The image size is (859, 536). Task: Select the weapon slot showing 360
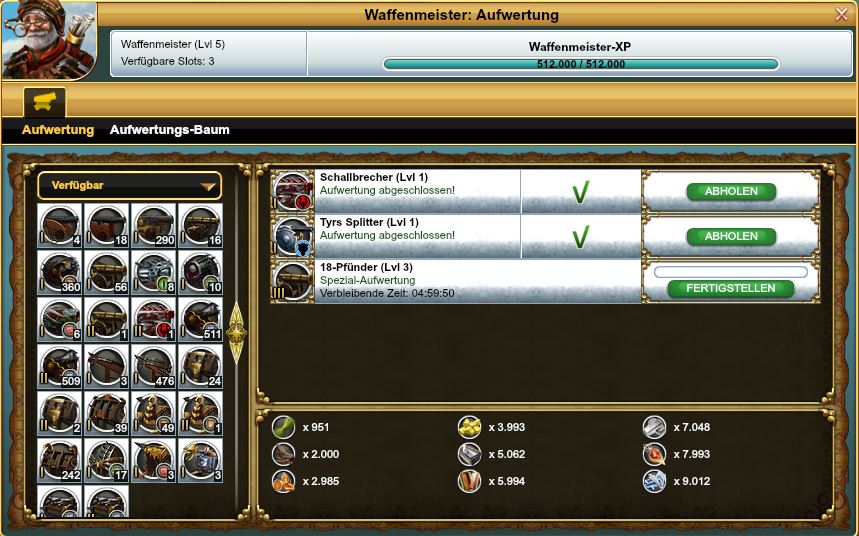pos(60,272)
